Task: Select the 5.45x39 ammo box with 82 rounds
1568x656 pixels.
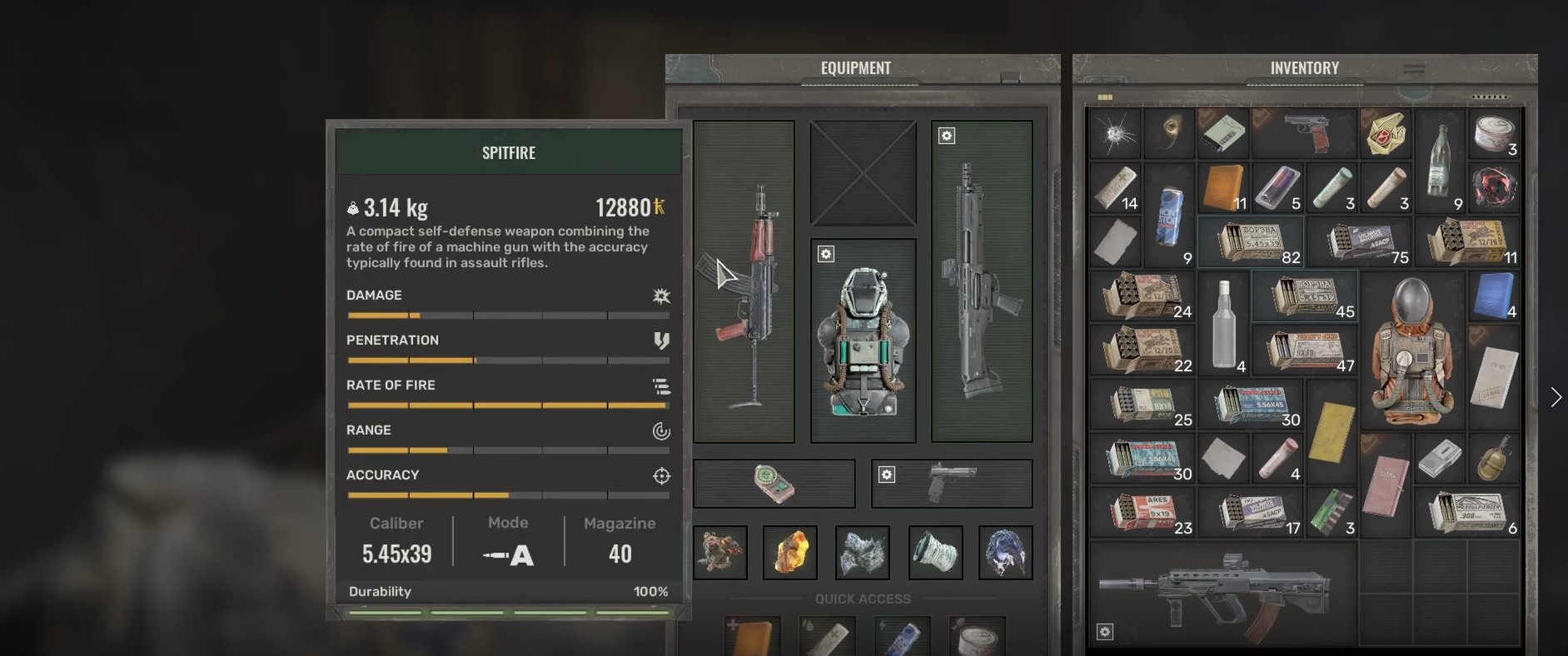Action: 1251,241
